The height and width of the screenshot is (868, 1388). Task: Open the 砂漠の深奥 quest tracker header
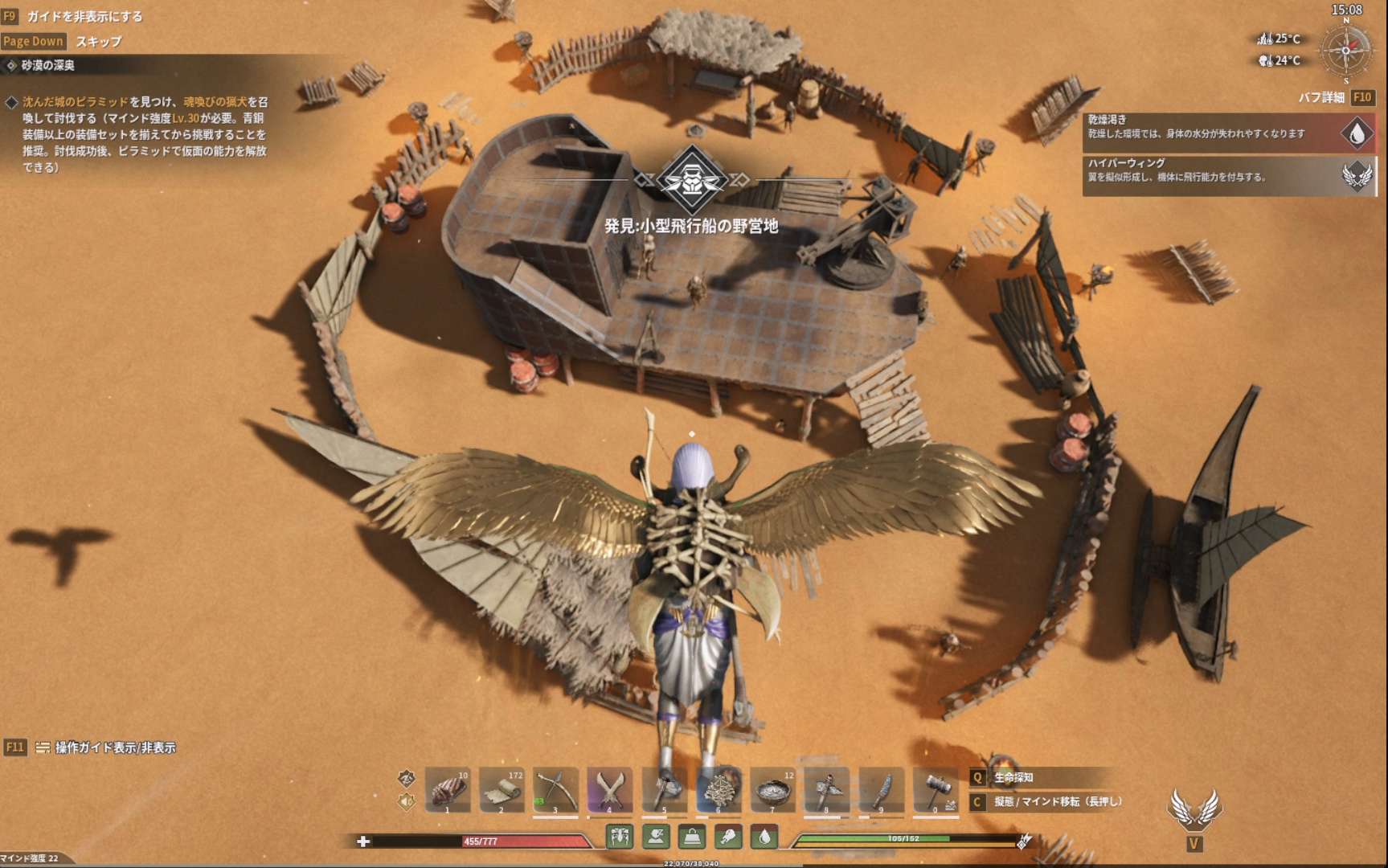pos(48,65)
